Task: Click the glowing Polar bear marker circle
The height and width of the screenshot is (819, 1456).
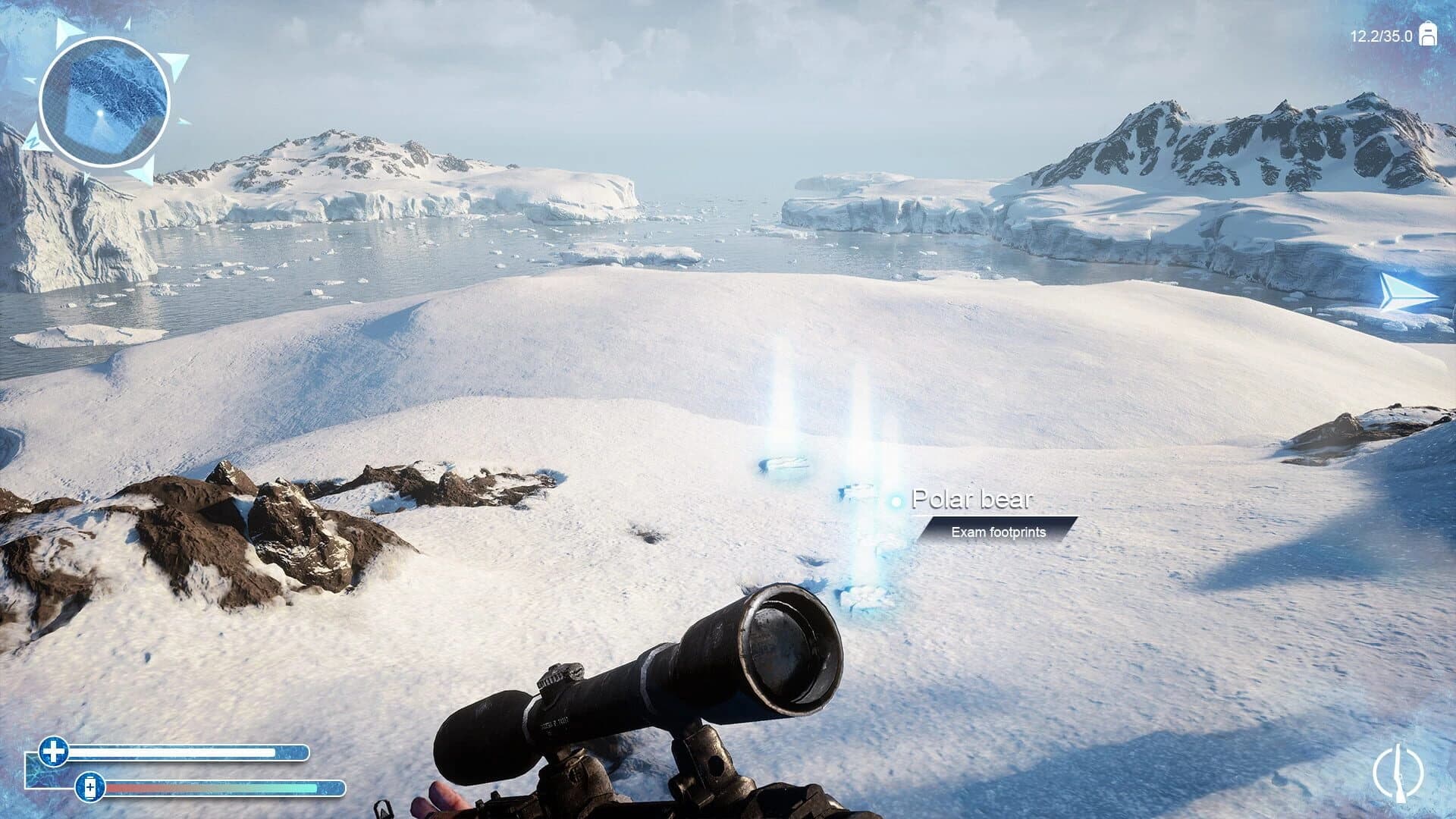Action: point(895,500)
